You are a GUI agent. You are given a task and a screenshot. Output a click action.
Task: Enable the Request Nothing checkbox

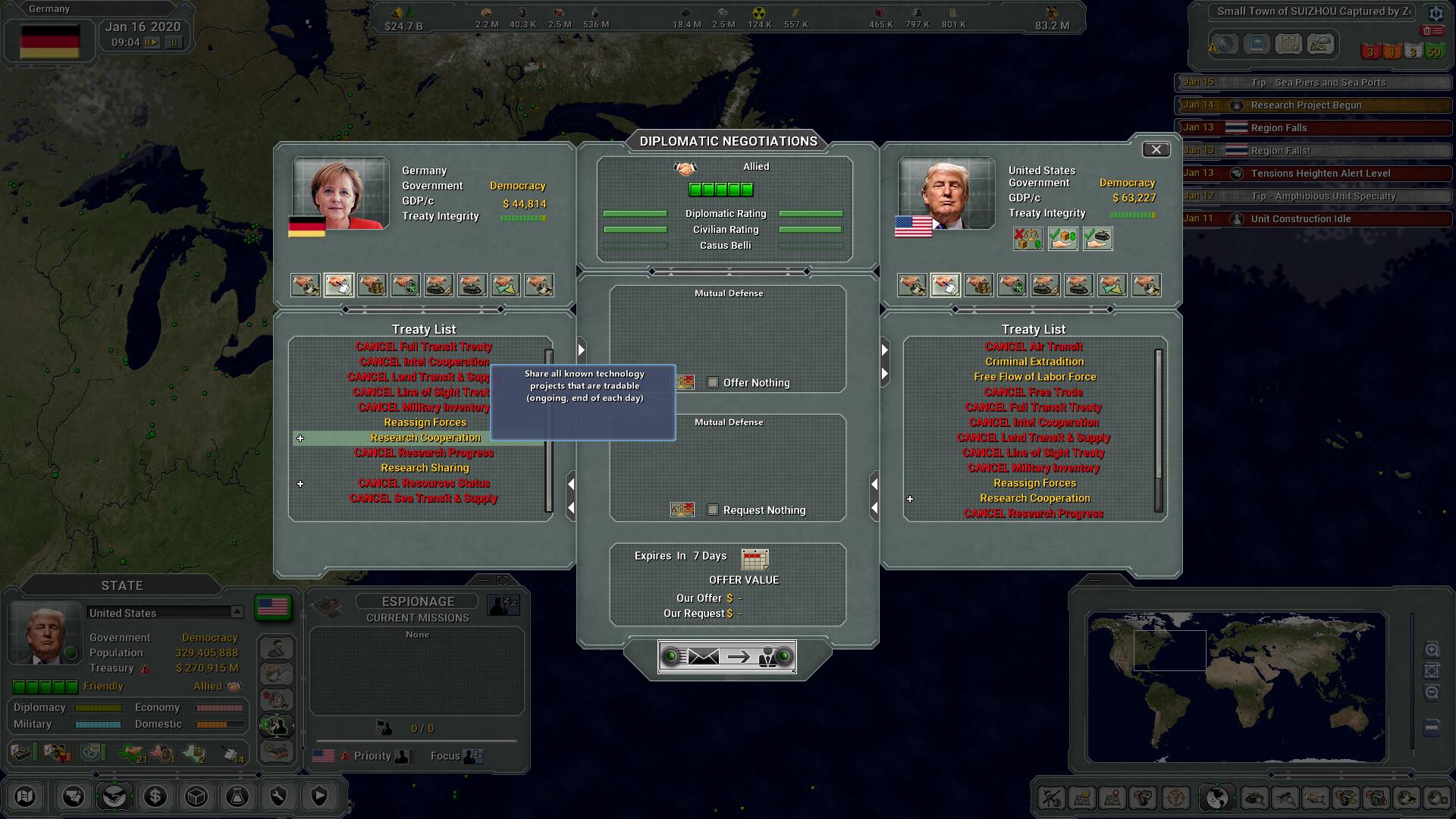coord(713,510)
